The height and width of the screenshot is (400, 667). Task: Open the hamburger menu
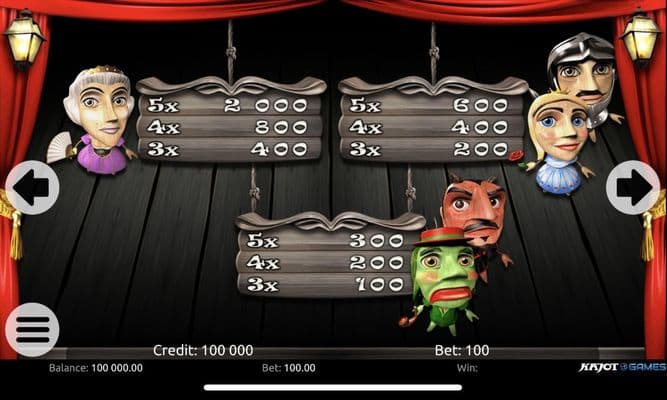point(32,329)
